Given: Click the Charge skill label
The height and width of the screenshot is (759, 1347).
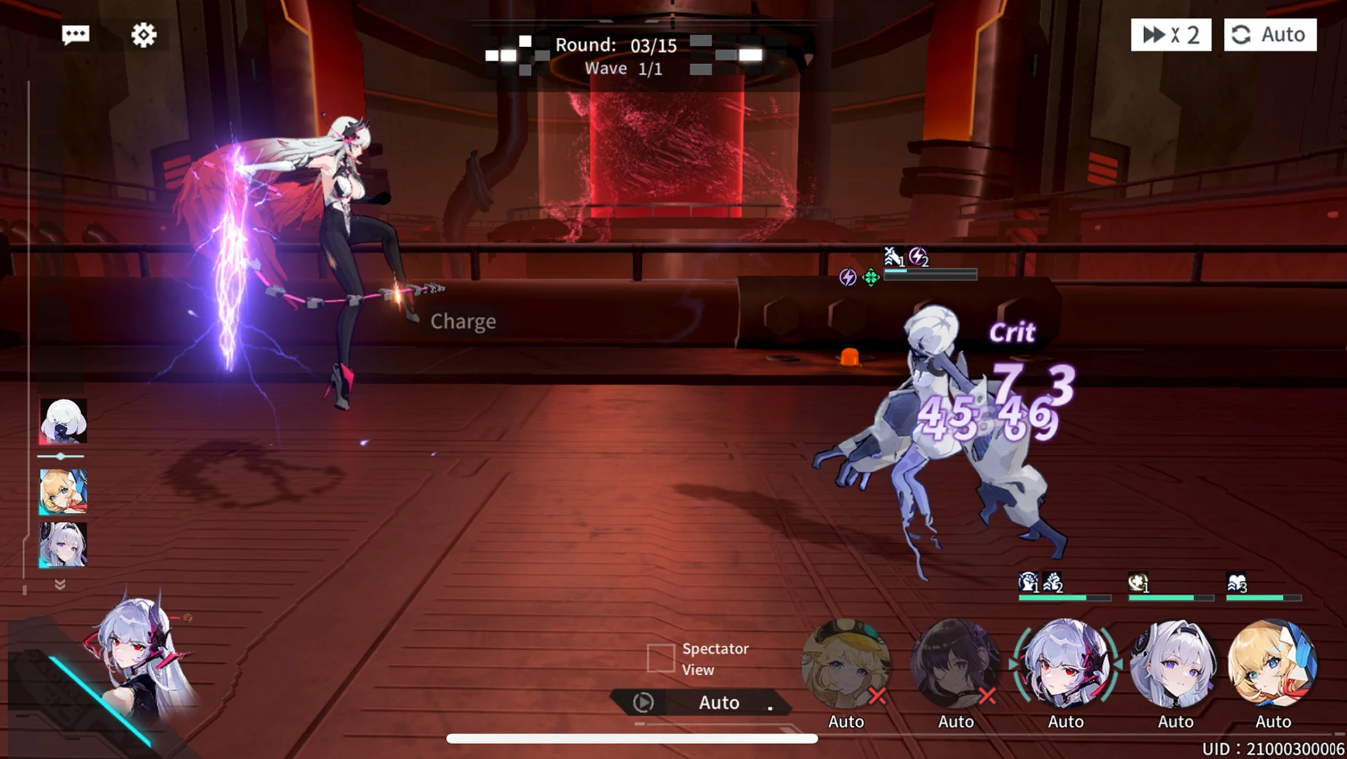Looking at the screenshot, I should click(462, 321).
